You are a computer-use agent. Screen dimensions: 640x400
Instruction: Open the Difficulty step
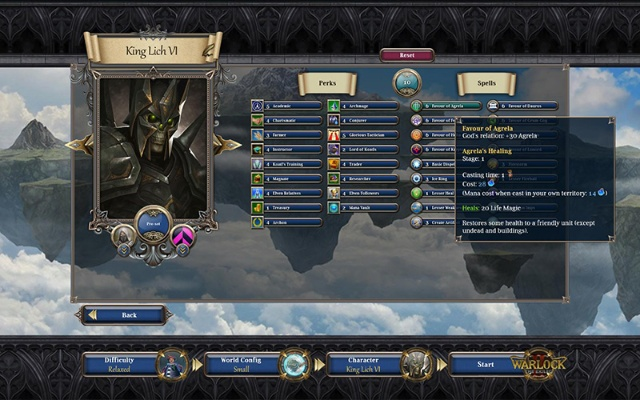tap(120, 363)
